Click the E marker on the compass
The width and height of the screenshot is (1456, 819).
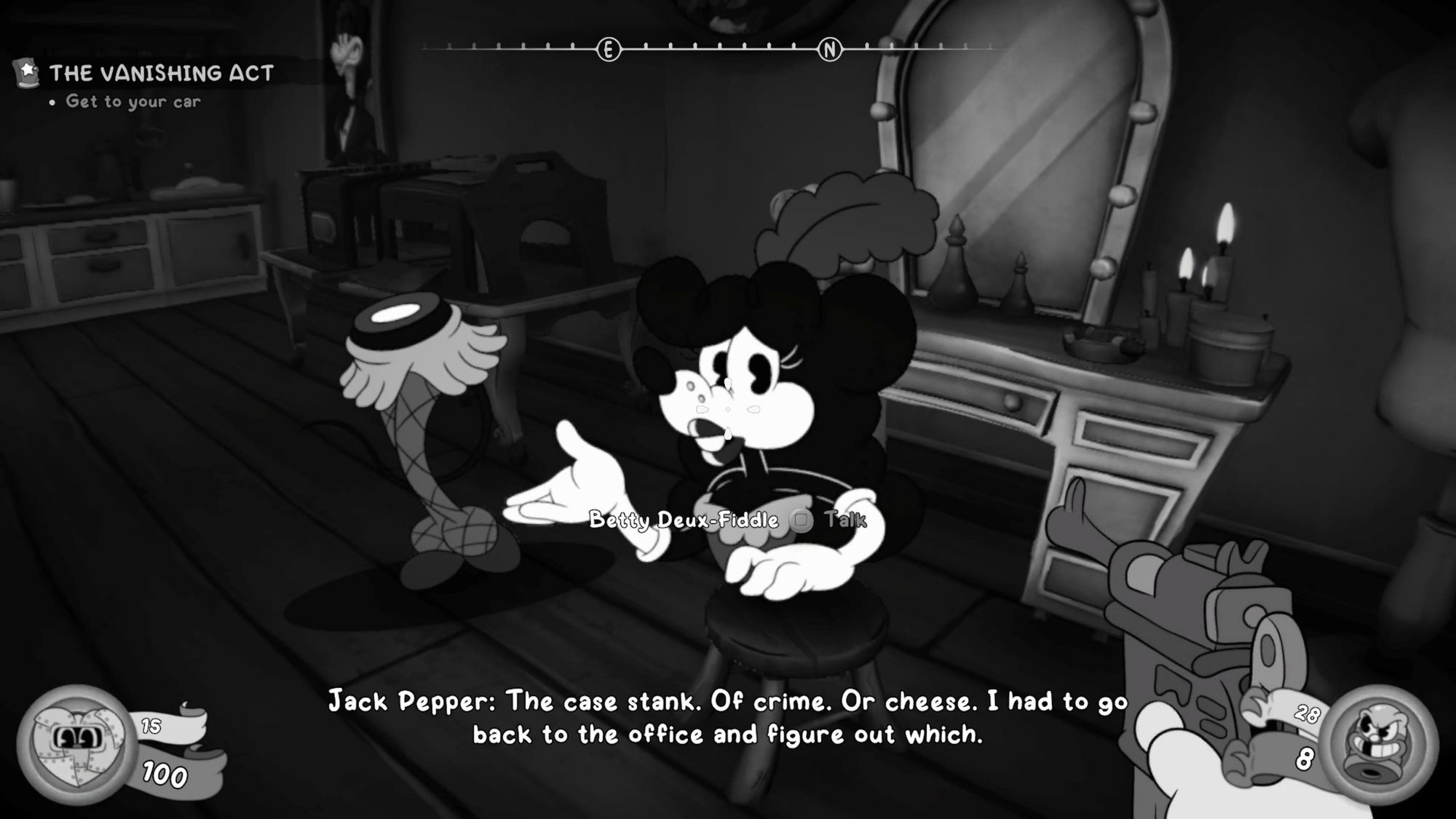tap(609, 50)
